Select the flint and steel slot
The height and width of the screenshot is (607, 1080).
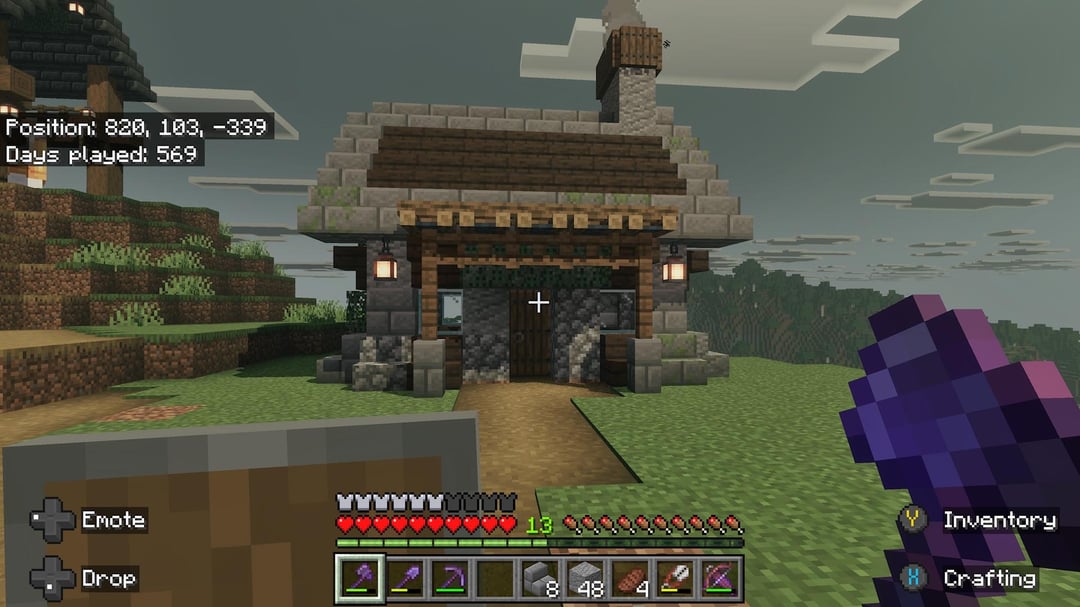[x=674, y=579]
